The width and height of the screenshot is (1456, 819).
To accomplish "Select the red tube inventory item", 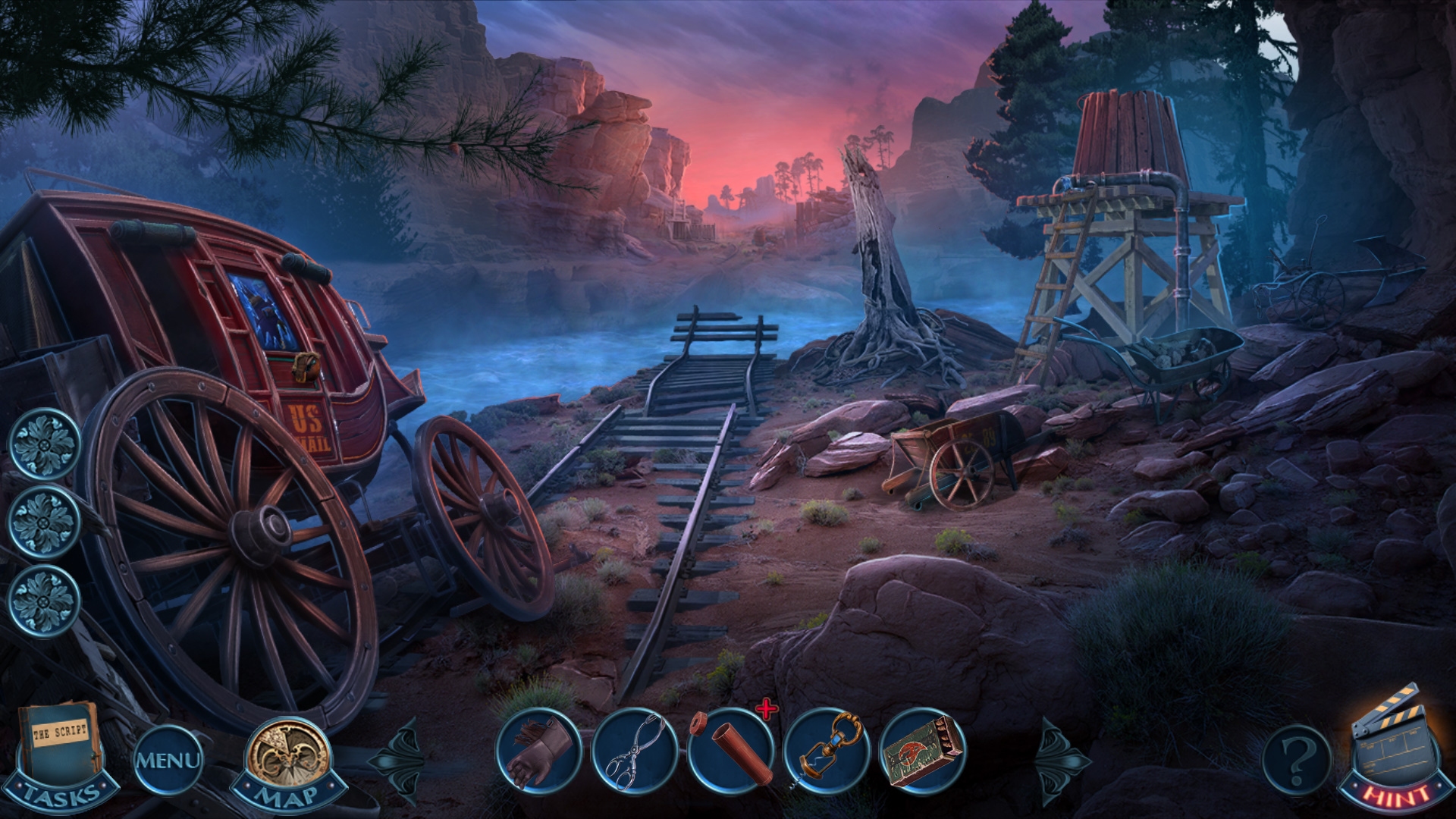I will (x=731, y=752).
